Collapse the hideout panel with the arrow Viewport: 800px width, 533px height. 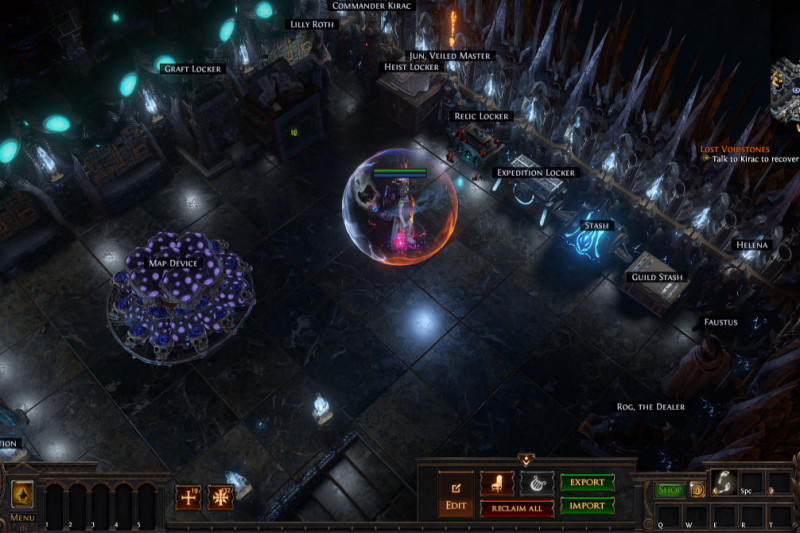point(526,460)
